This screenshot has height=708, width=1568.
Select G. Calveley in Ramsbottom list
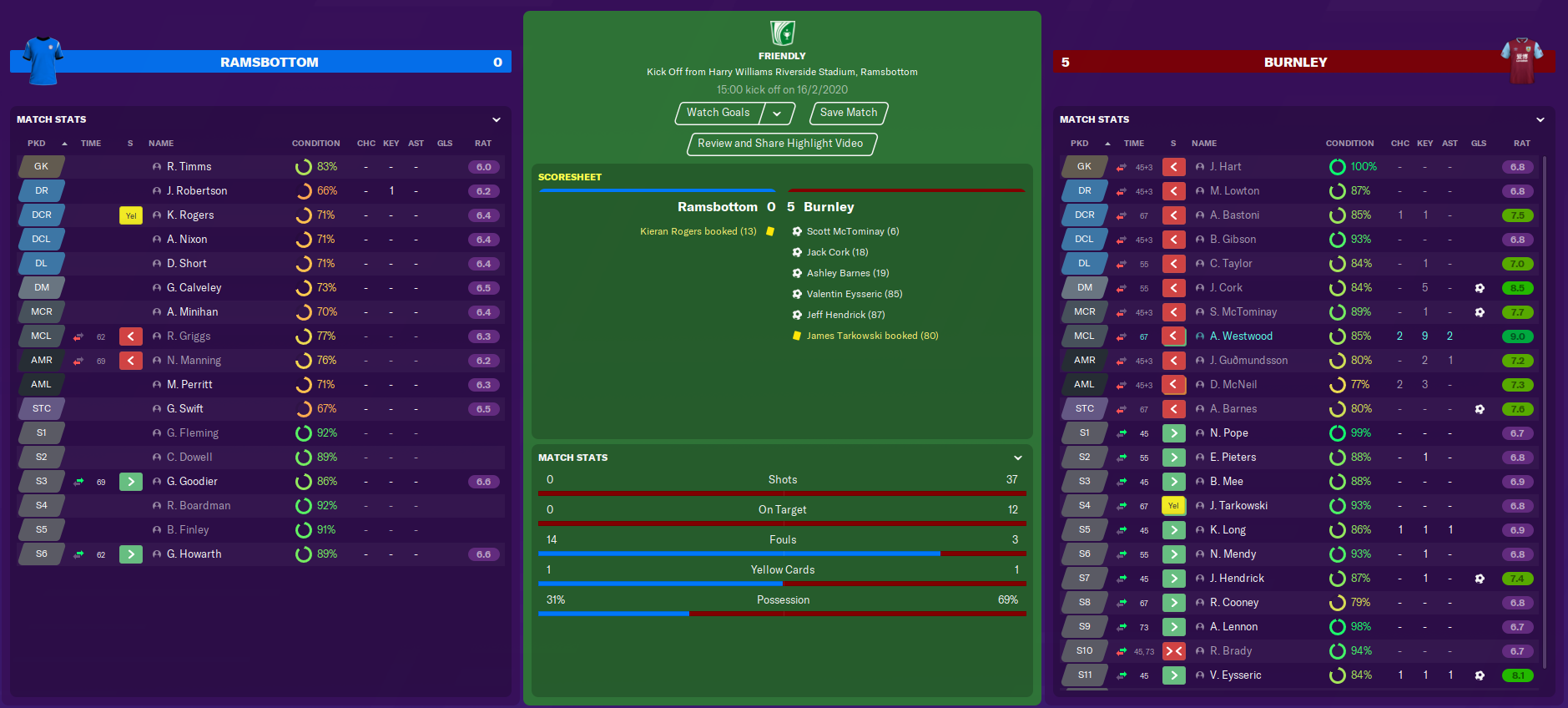(x=194, y=288)
